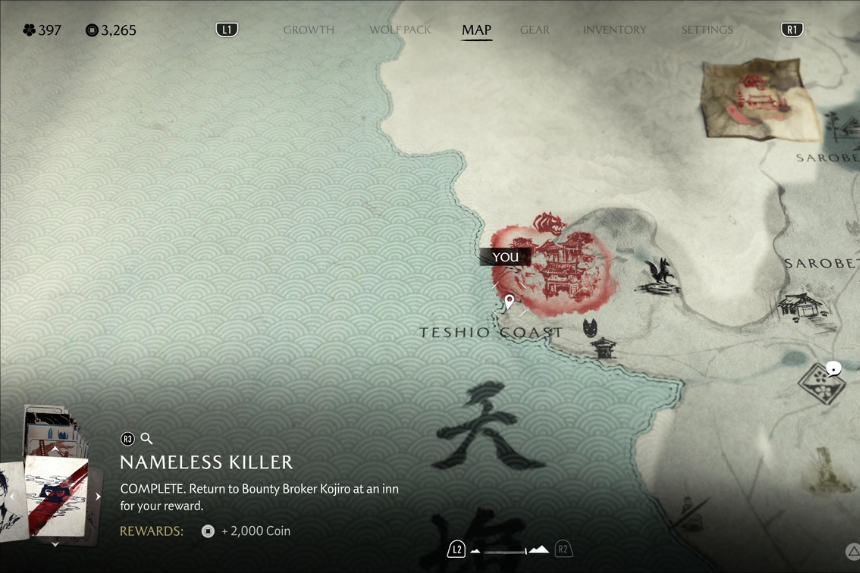The image size is (860, 573).
Task: Cycle card stack down with bottom arrow
Action: (56, 545)
